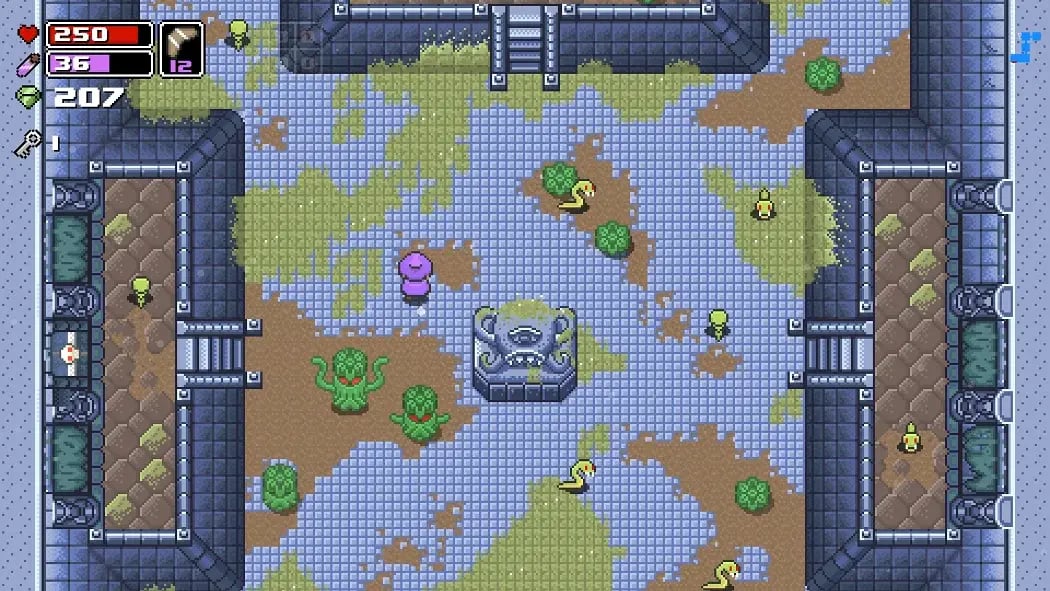
Task: Open the blue dungeon minimap
Action: click(x=1025, y=47)
